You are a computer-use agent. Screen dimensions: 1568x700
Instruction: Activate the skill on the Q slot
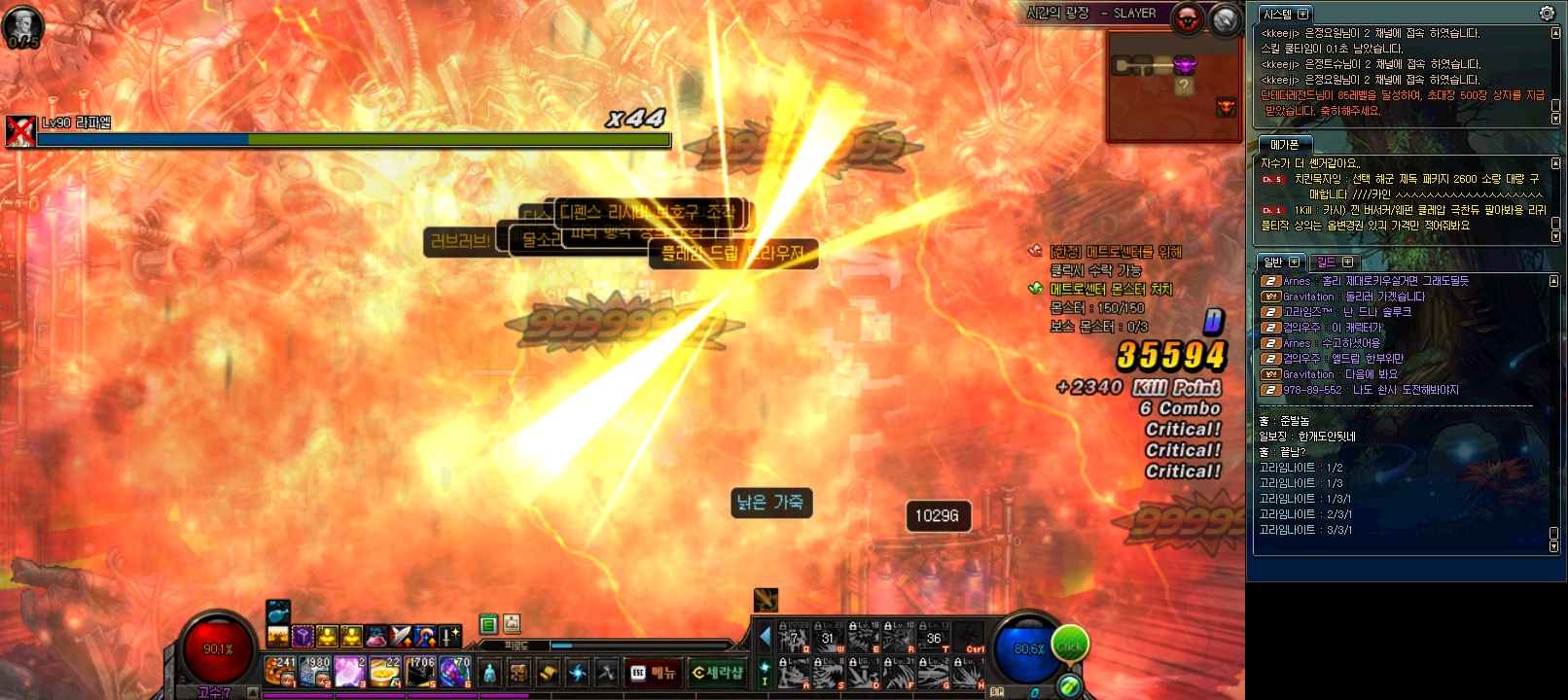point(794,639)
